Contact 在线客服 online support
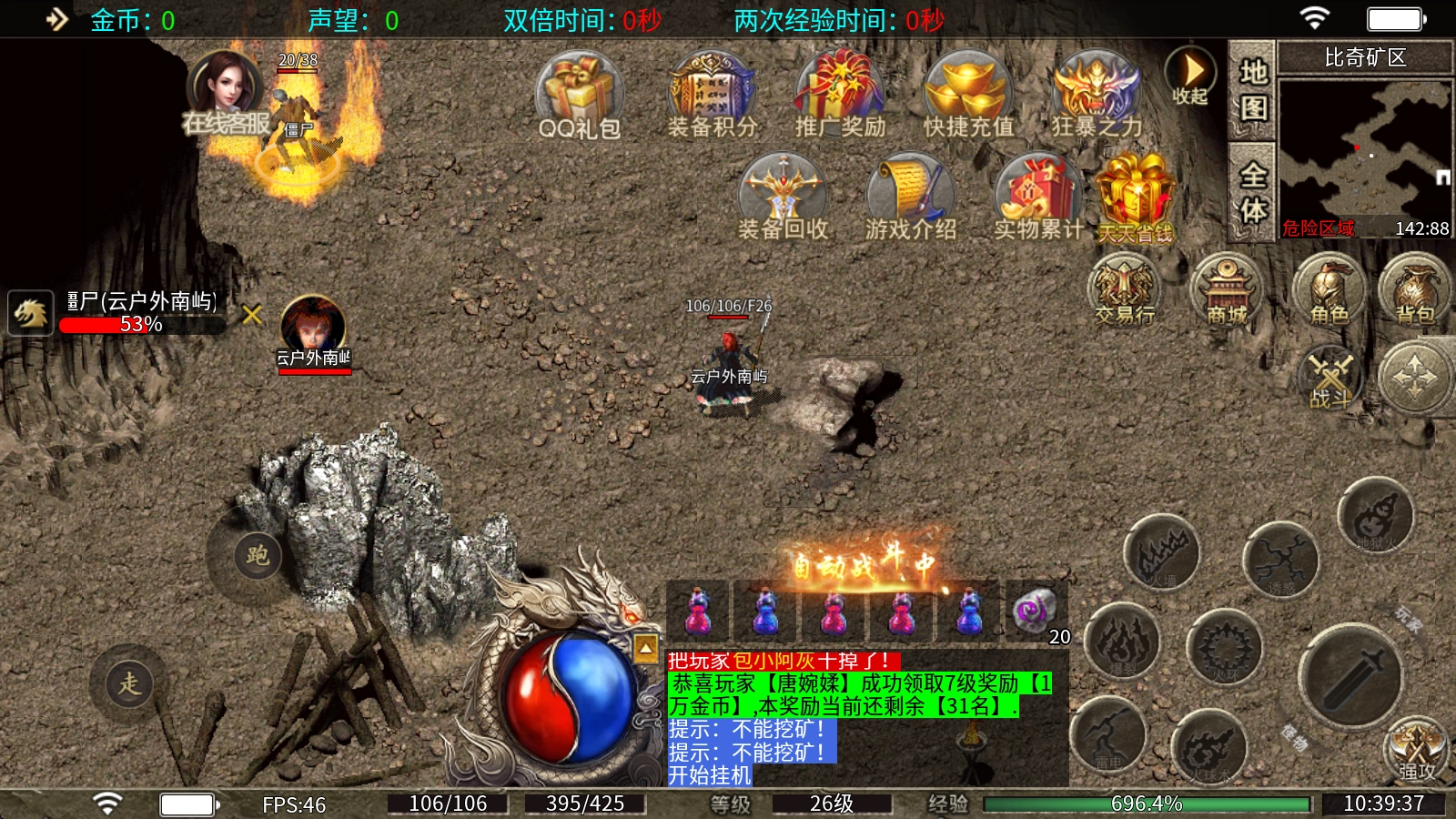This screenshot has width=1456, height=819. point(226,96)
